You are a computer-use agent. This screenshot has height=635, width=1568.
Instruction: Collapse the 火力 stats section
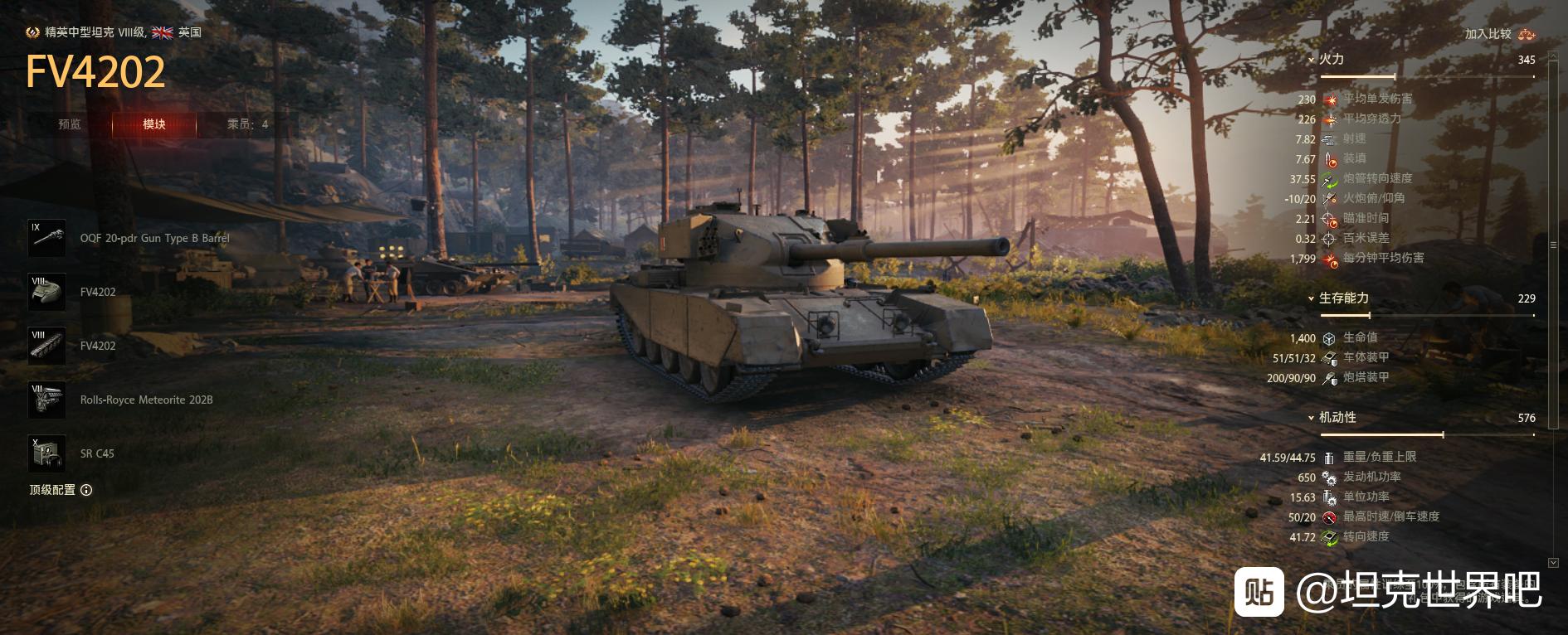point(1311,60)
